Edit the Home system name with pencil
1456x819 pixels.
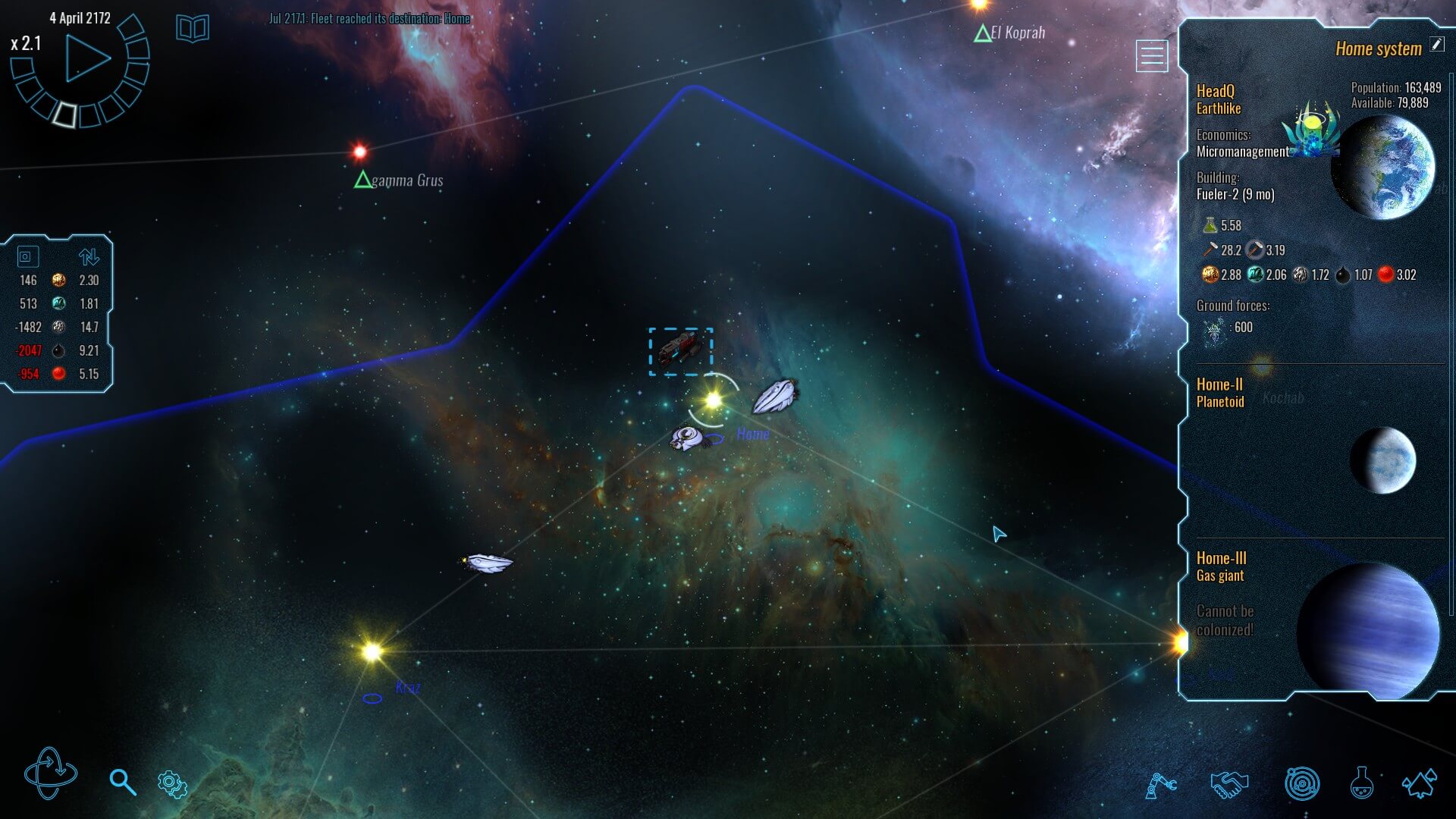pyautogui.click(x=1437, y=44)
